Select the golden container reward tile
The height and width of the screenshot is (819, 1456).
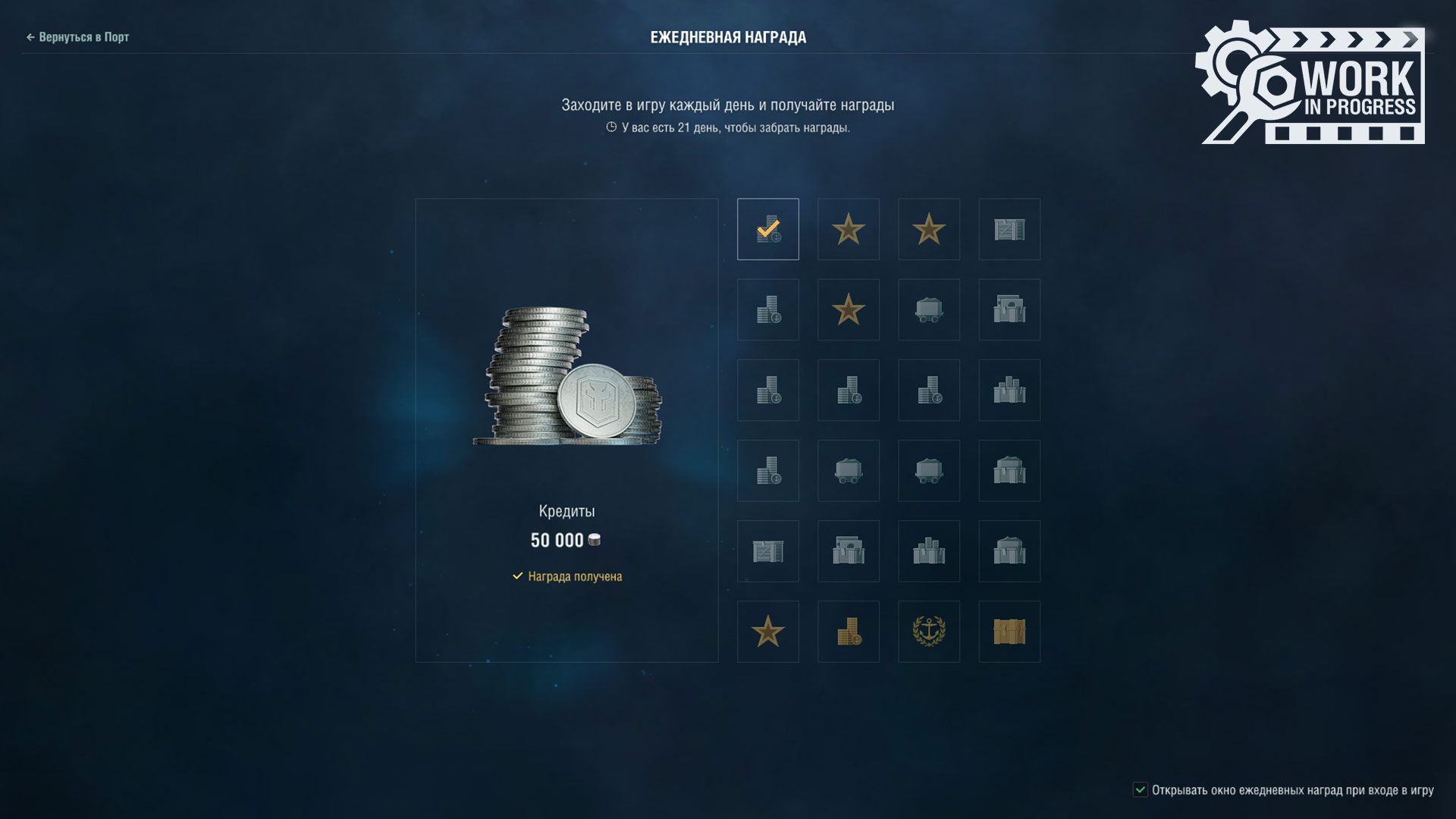click(x=1009, y=632)
